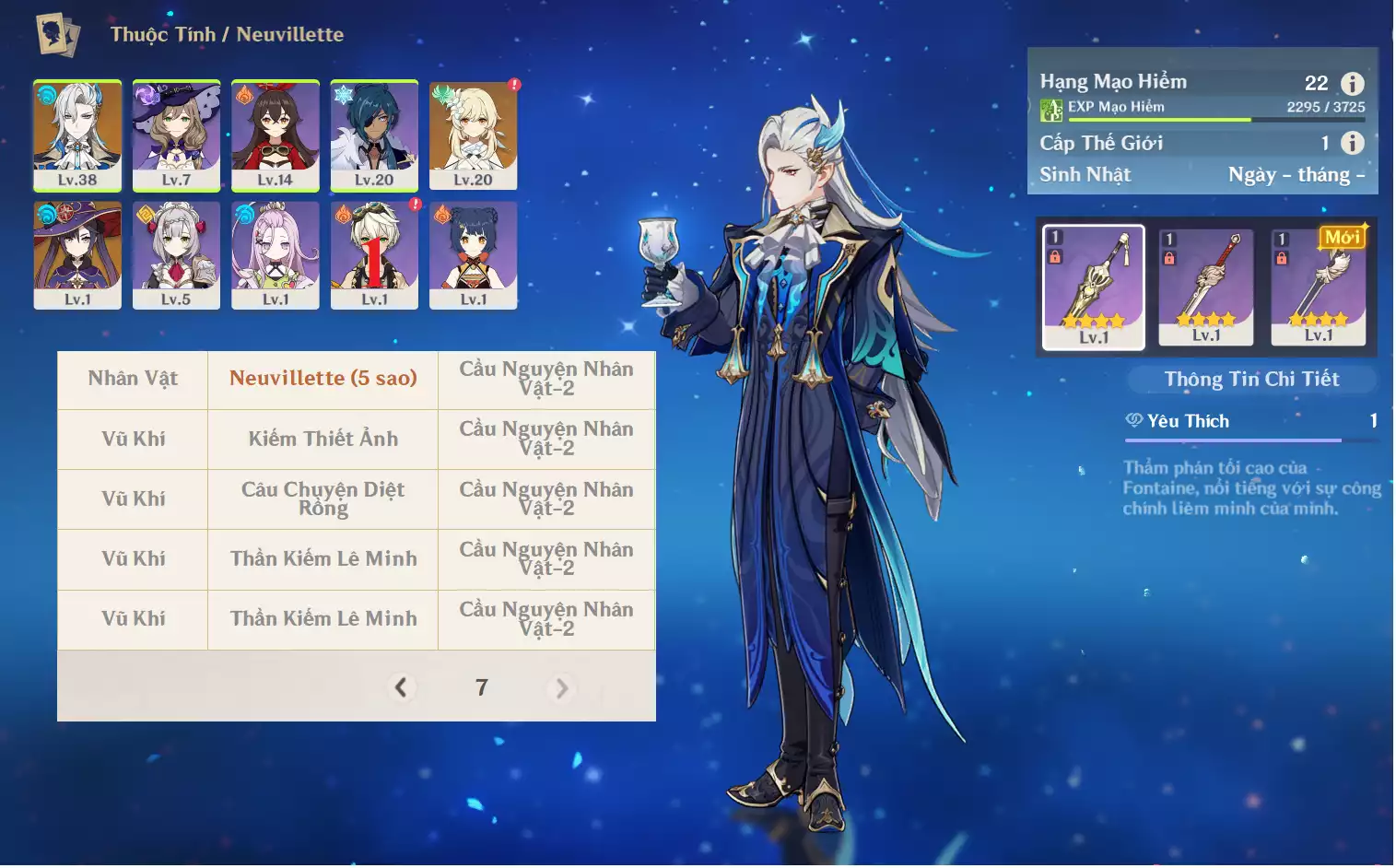
Task: Select Xiangling's Lv.1 portrait
Action: click(x=473, y=254)
